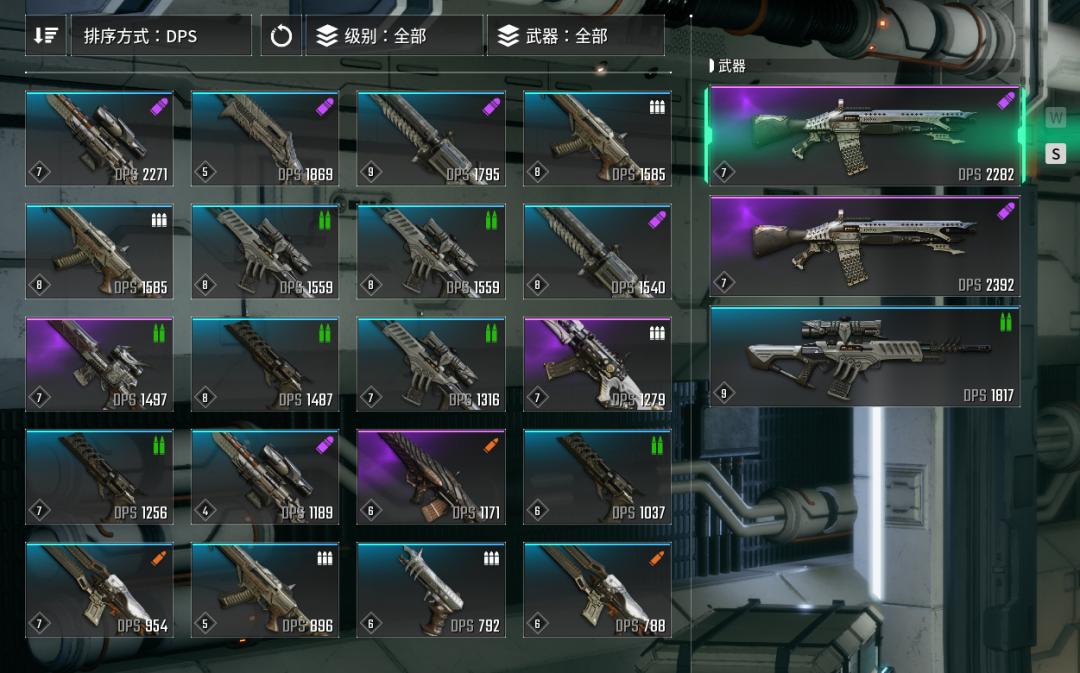Select equipped weapon slot with DPS 2282
The image size is (1080, 673).
tap(865, 136)
